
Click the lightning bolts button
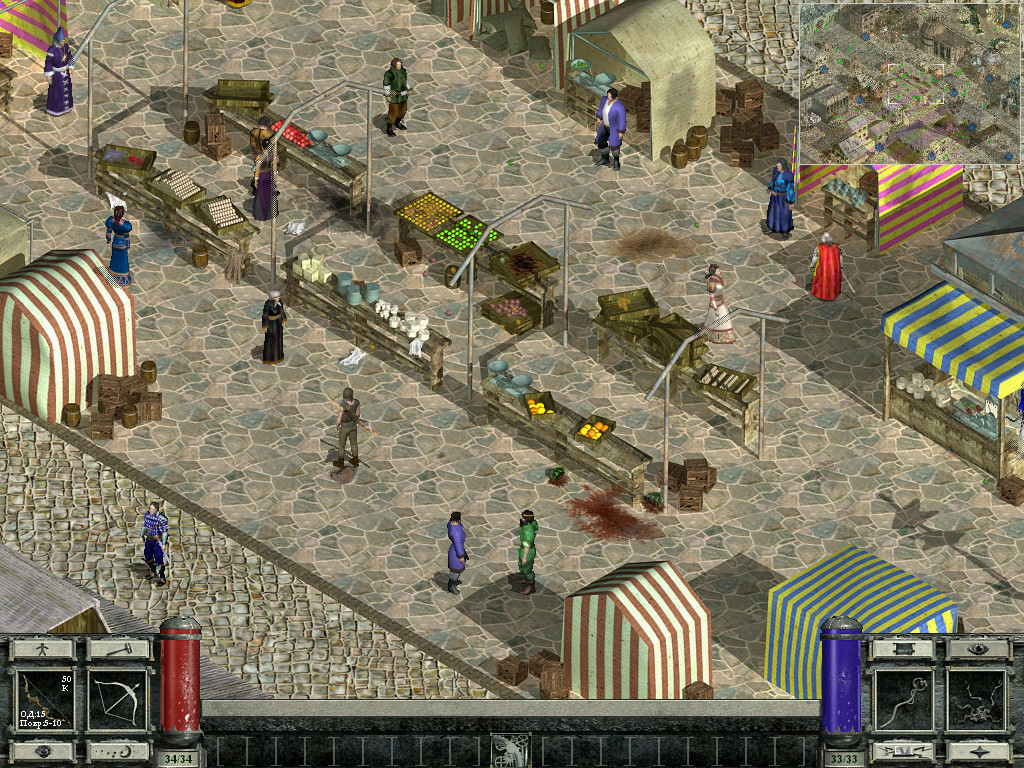pos(901,751)
